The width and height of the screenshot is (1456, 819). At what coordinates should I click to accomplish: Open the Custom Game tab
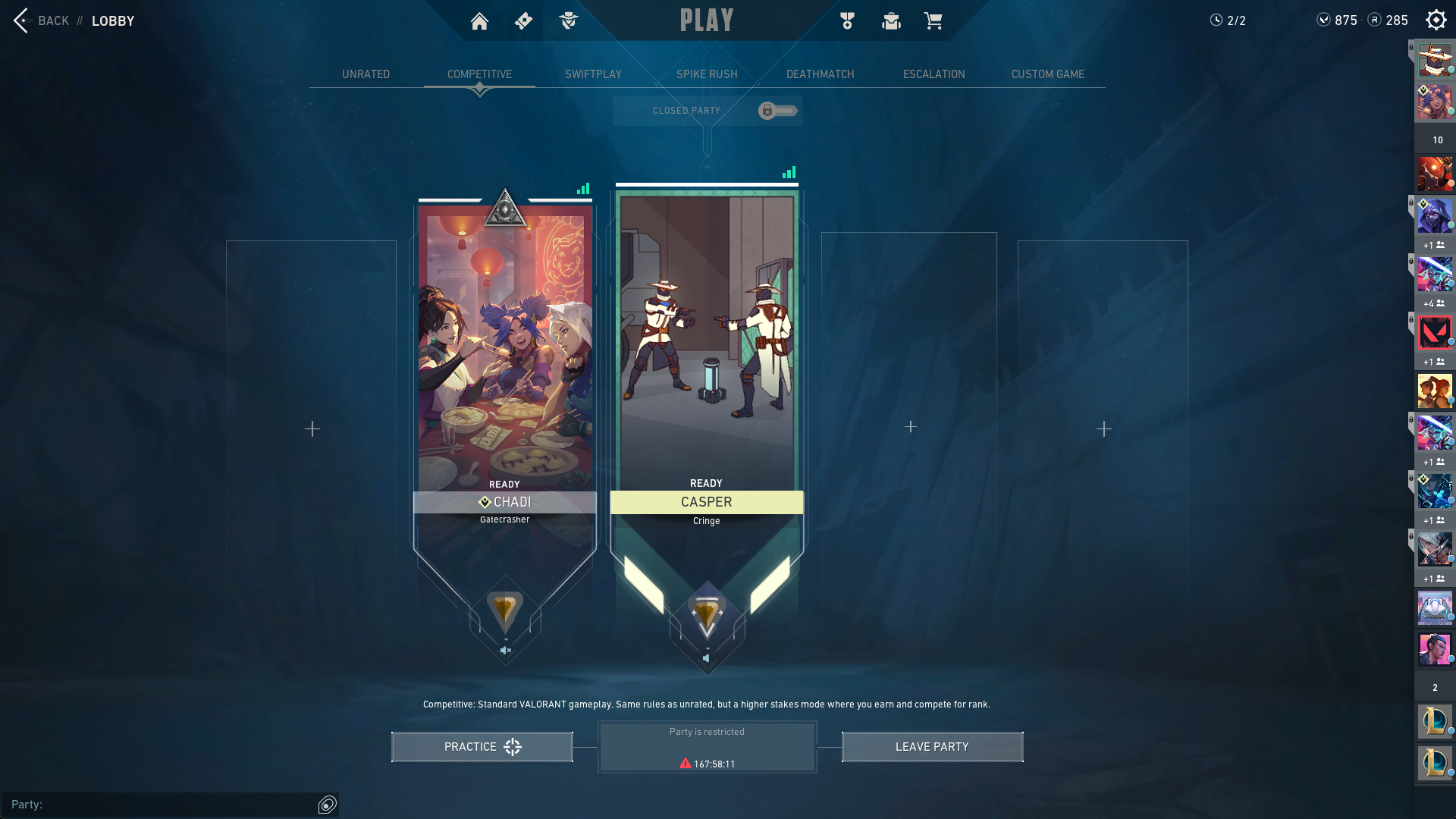coord(1047,74)
